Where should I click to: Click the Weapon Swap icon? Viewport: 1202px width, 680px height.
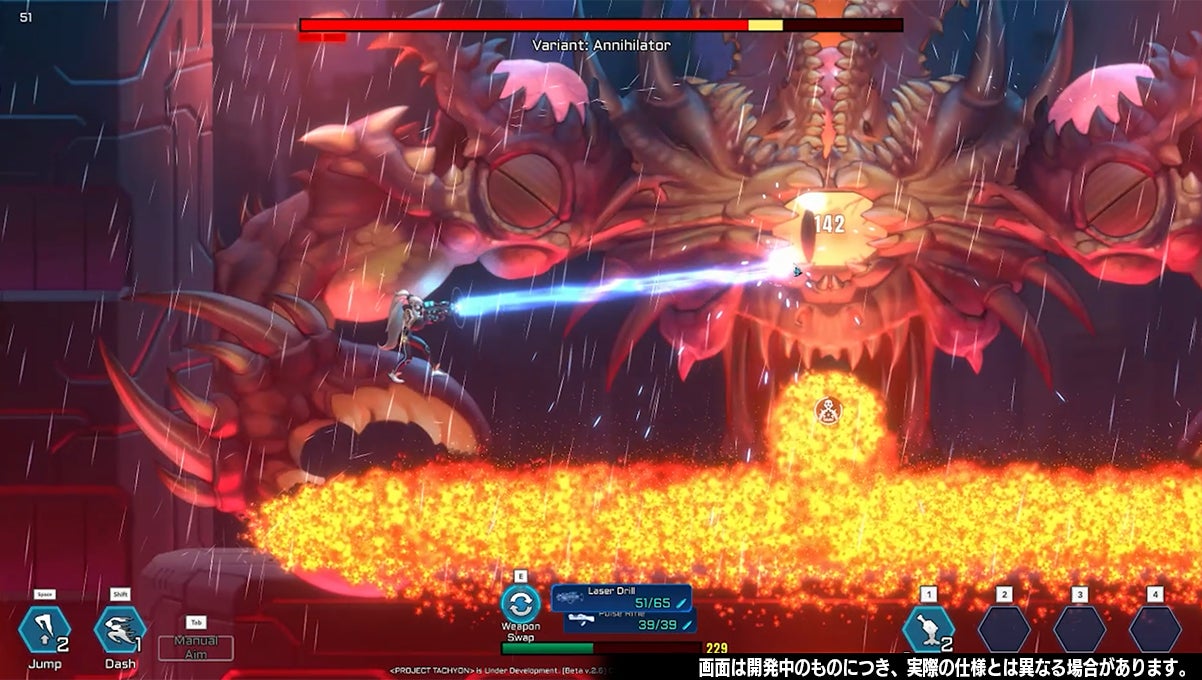pyautogui.click(x=520, y=604)
